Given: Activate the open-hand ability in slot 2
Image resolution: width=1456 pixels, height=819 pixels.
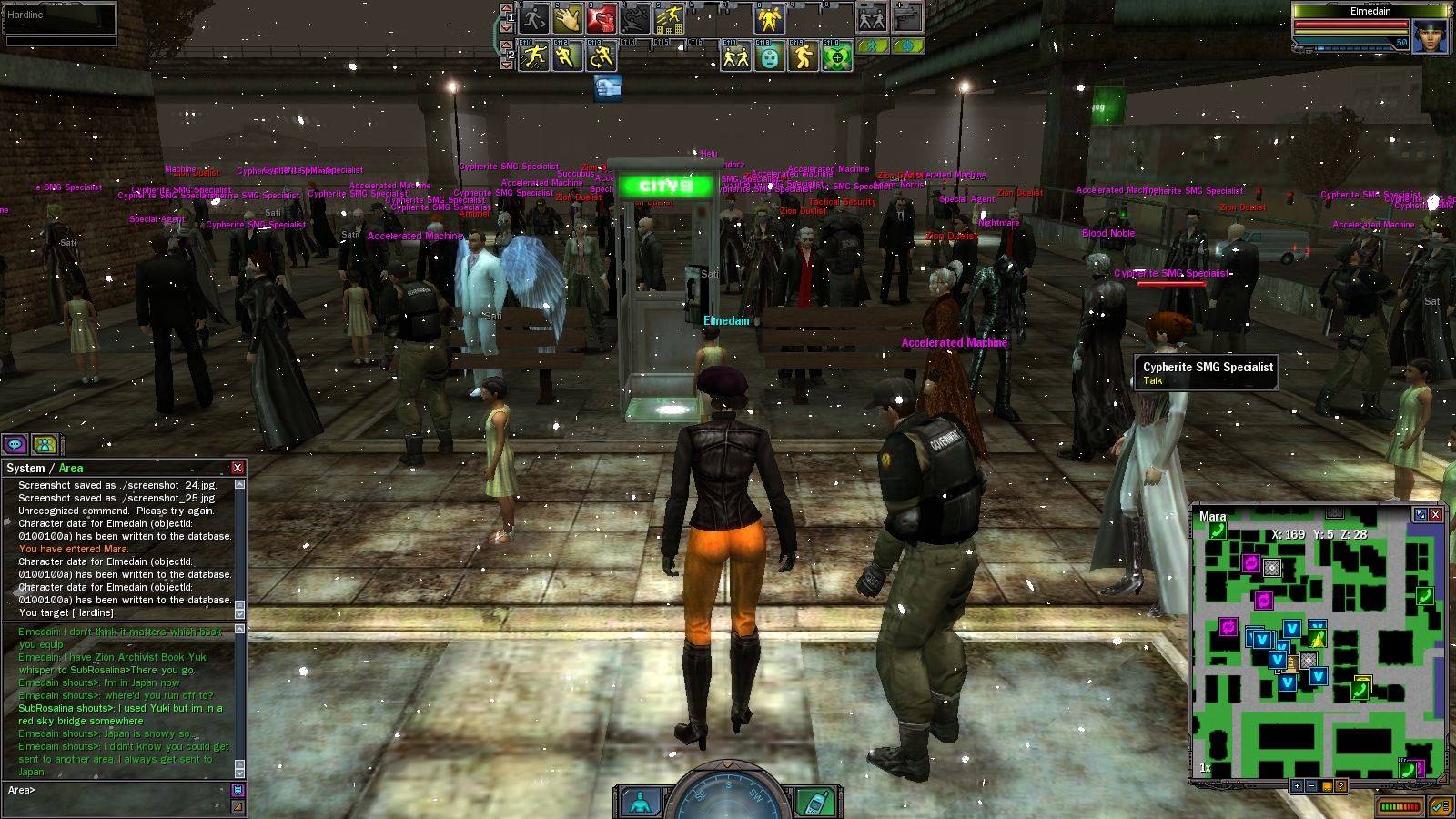Looking at the screenshot, I should 567,18.
